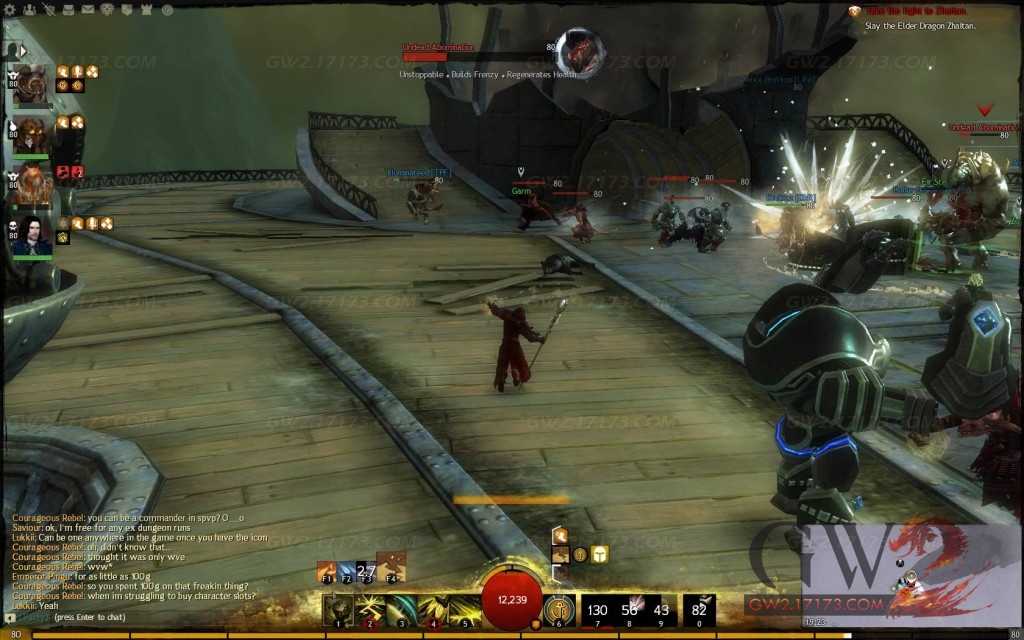Select the long-haired human party member portrait
This screenshot has width=1024, height=640.
pyautogui.click(x=33, y=236)
